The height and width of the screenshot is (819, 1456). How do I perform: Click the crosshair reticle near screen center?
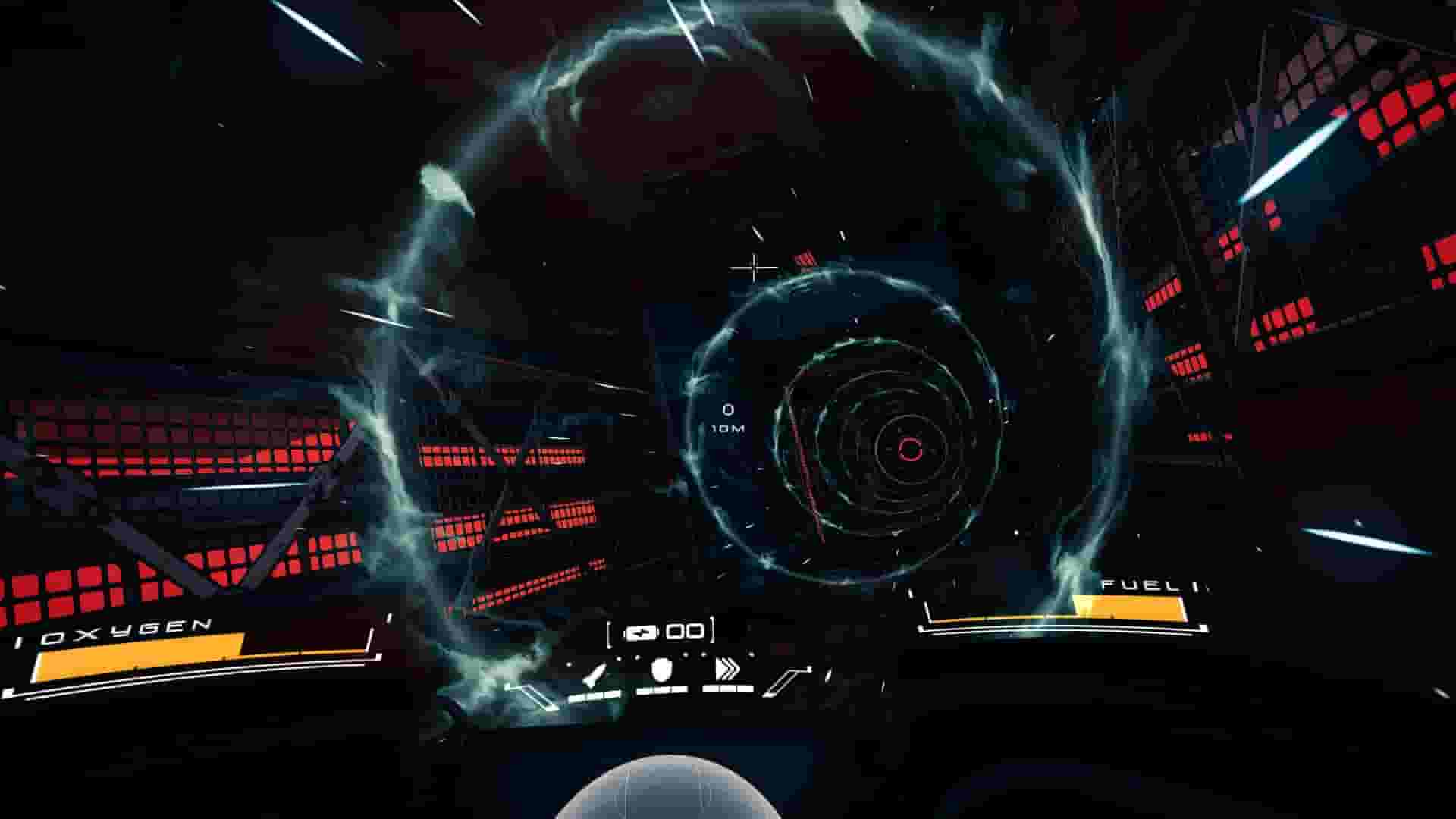pyautogui.click(x=753, y=267)
